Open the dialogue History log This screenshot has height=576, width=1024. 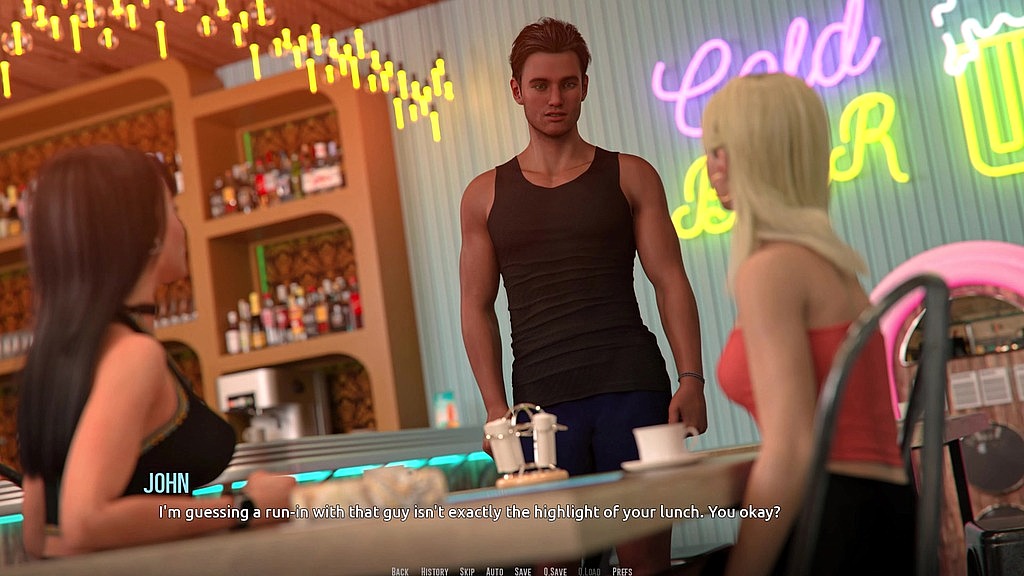434,571
